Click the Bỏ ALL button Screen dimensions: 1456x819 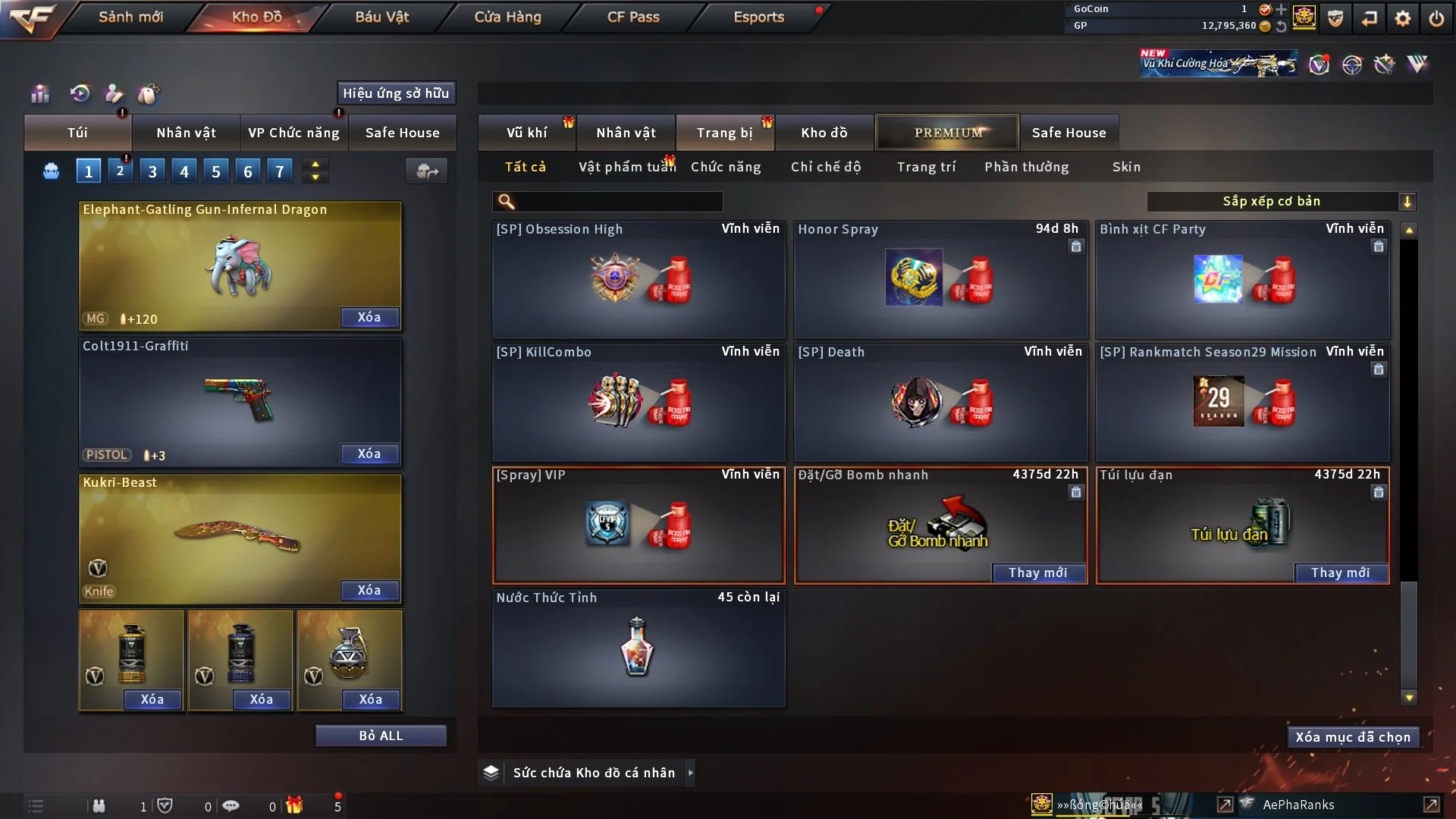[381, 736]
